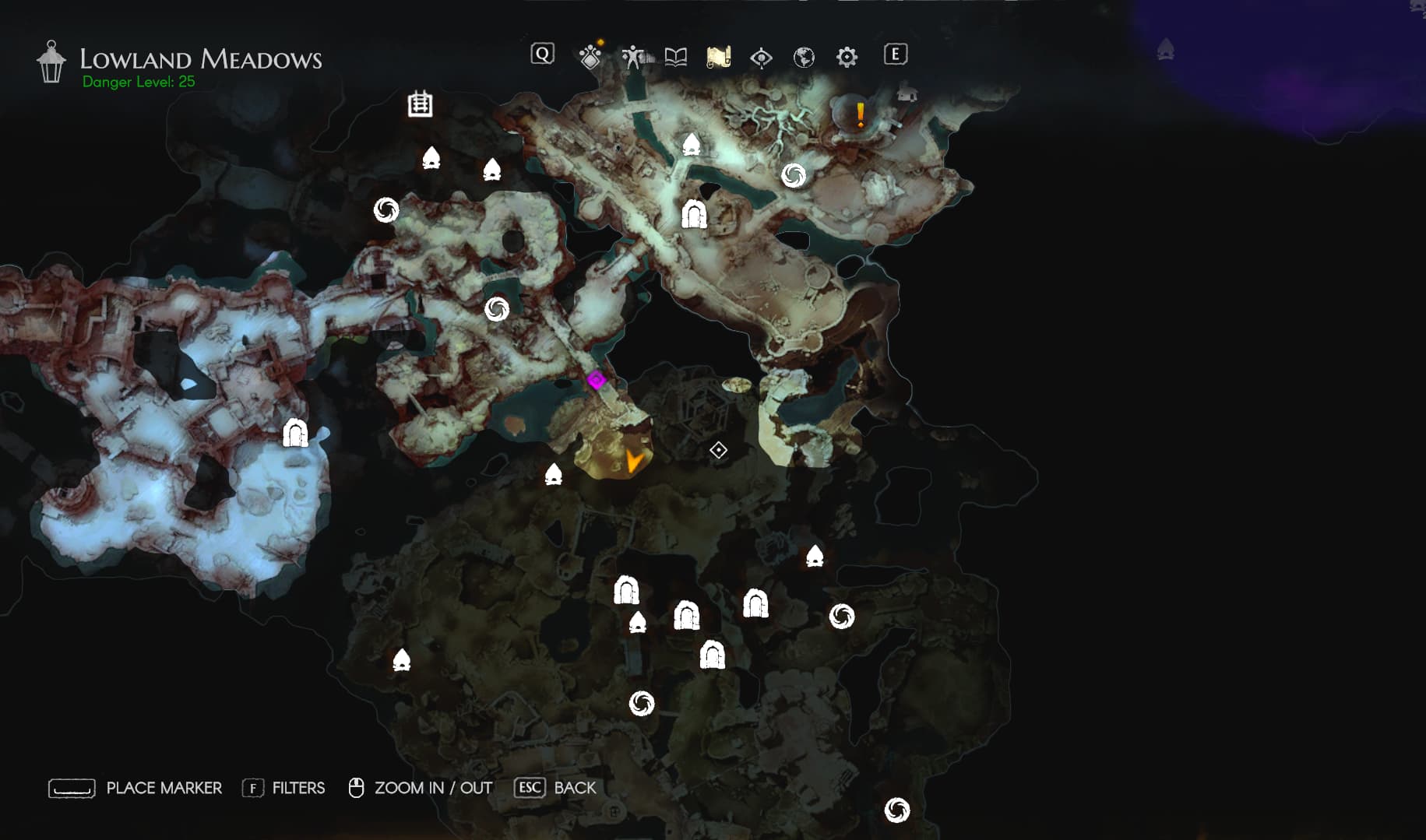The image size is (1426, 840).
Task: Switch to the character figure tab
Action: (x=632, y=56)
